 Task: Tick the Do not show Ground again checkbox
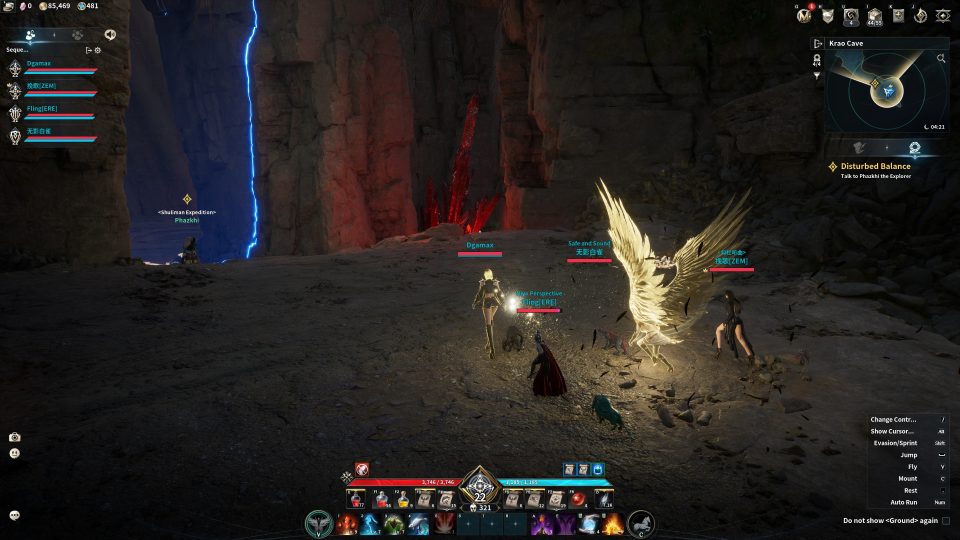point(946,520)
